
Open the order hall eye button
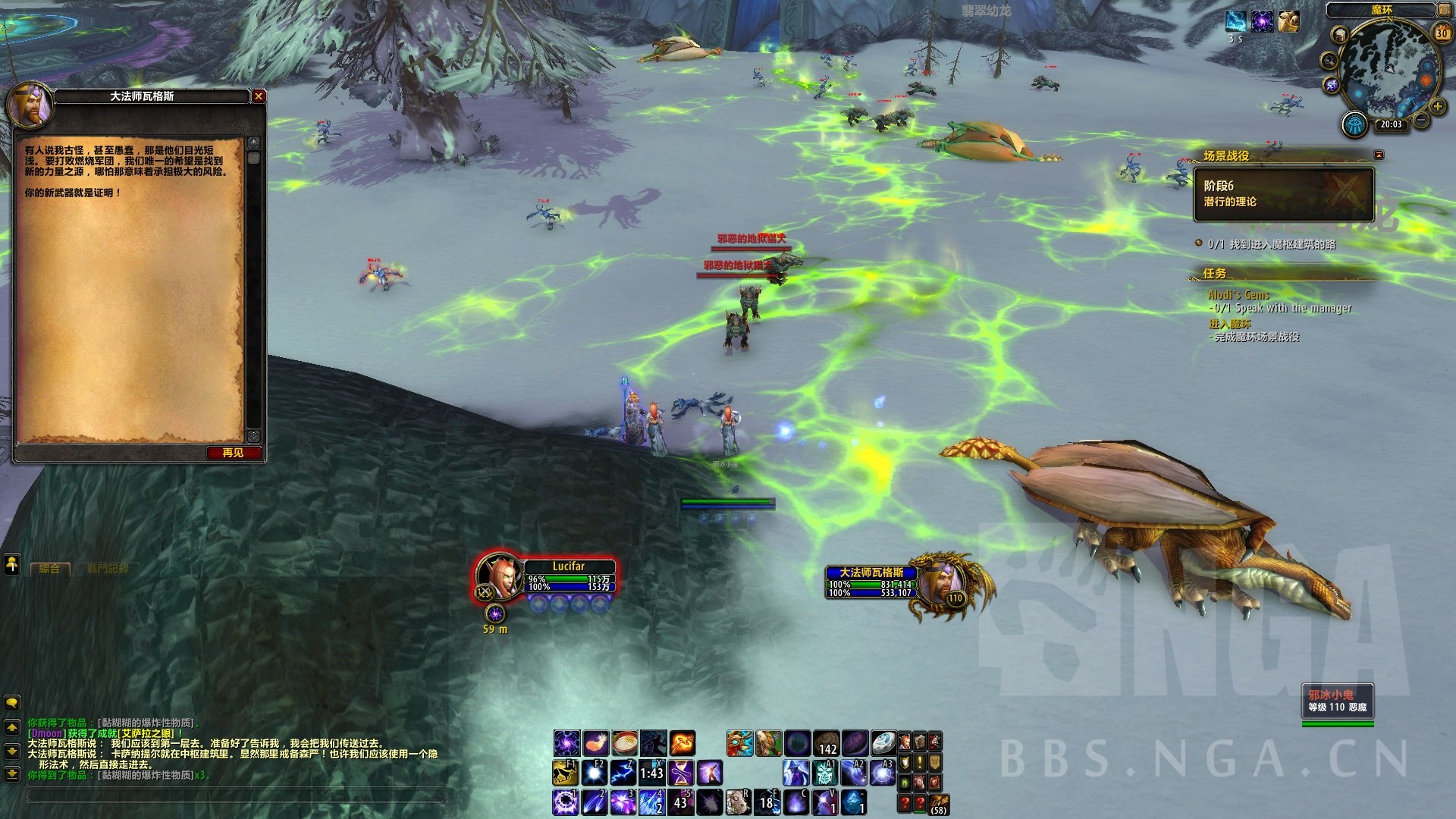tap(1355, 124)
